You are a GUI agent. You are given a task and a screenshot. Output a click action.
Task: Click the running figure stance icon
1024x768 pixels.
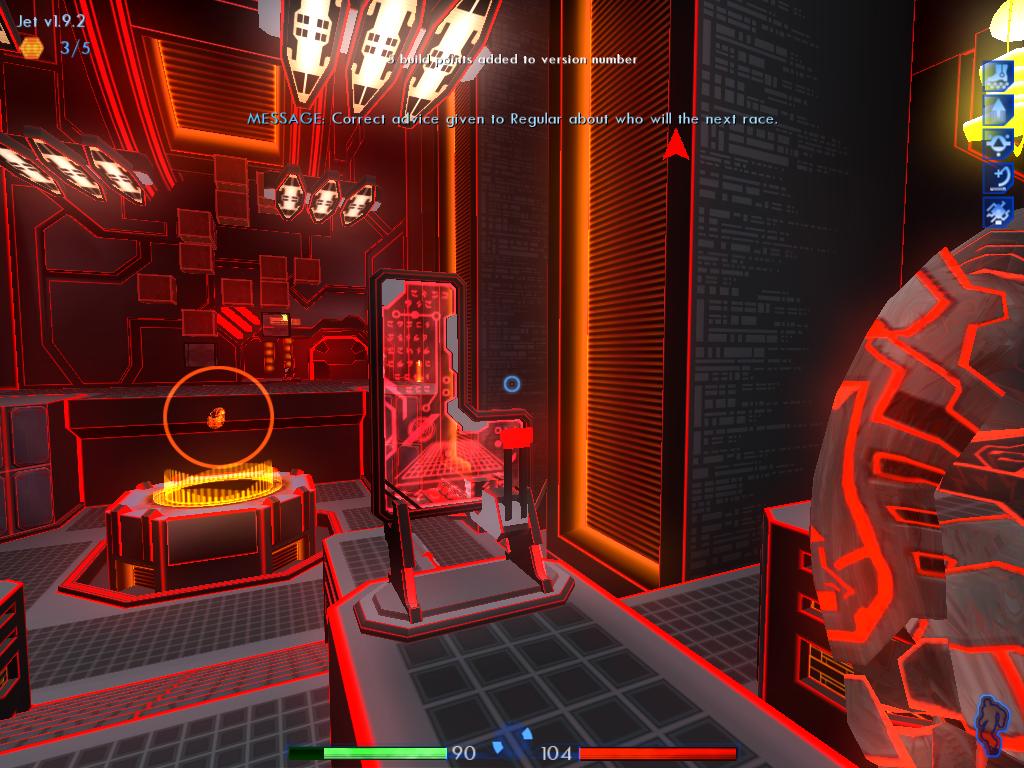pos(990,724)
